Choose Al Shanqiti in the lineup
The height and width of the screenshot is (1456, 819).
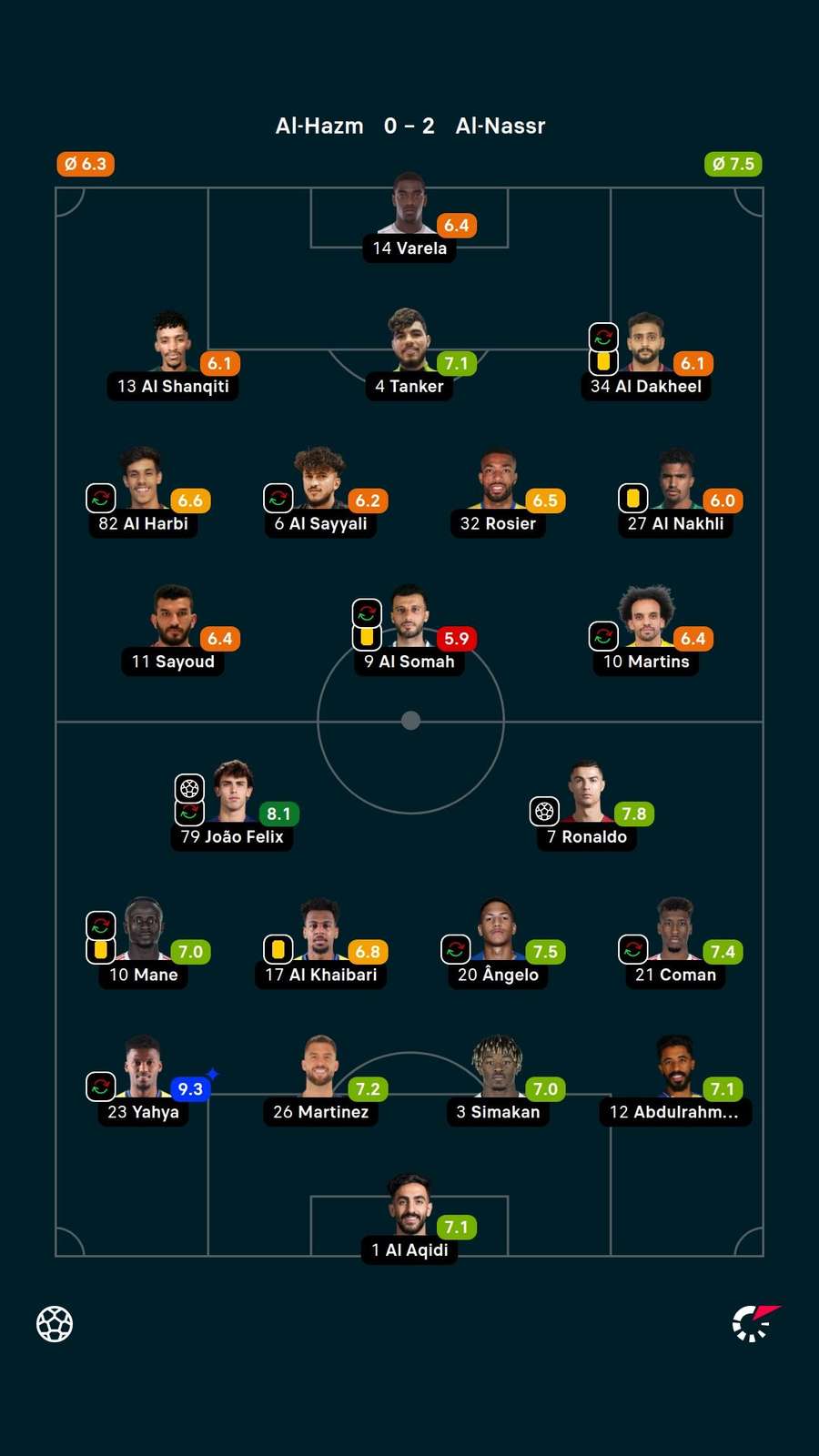pos(172,343)
